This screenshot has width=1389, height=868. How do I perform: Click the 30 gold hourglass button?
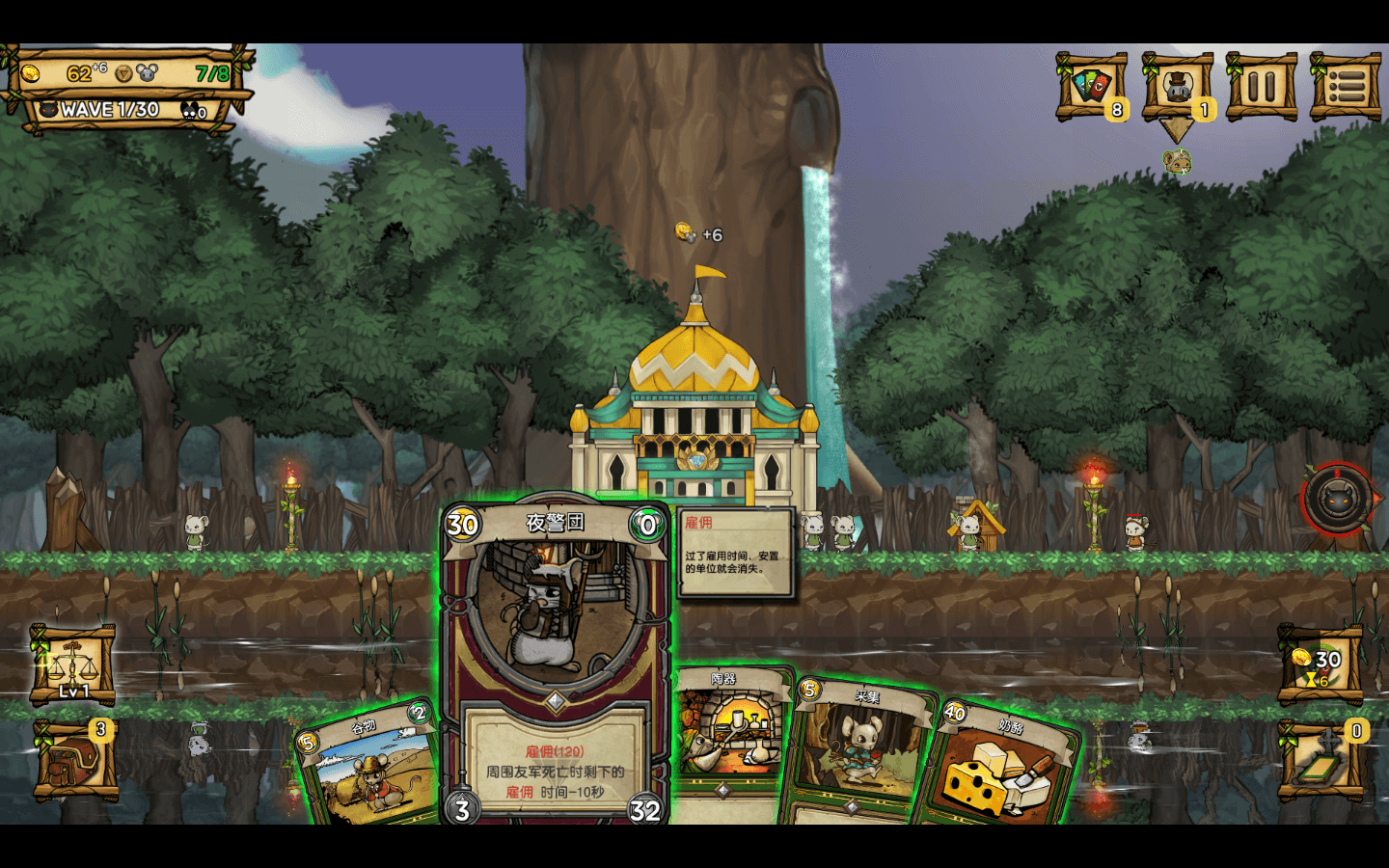click(x=1321, y=665)
